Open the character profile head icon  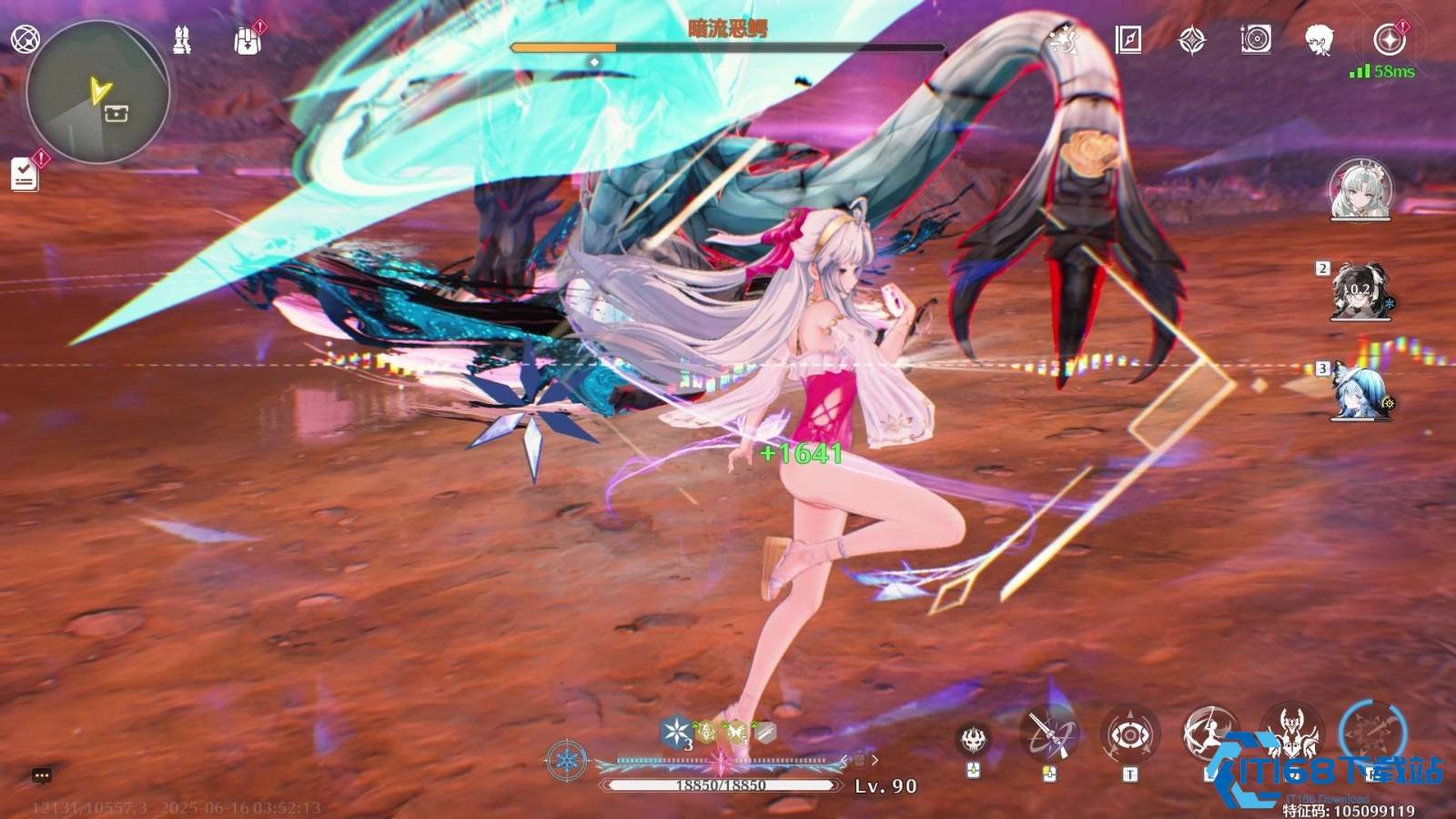(x=1319, y=38)
